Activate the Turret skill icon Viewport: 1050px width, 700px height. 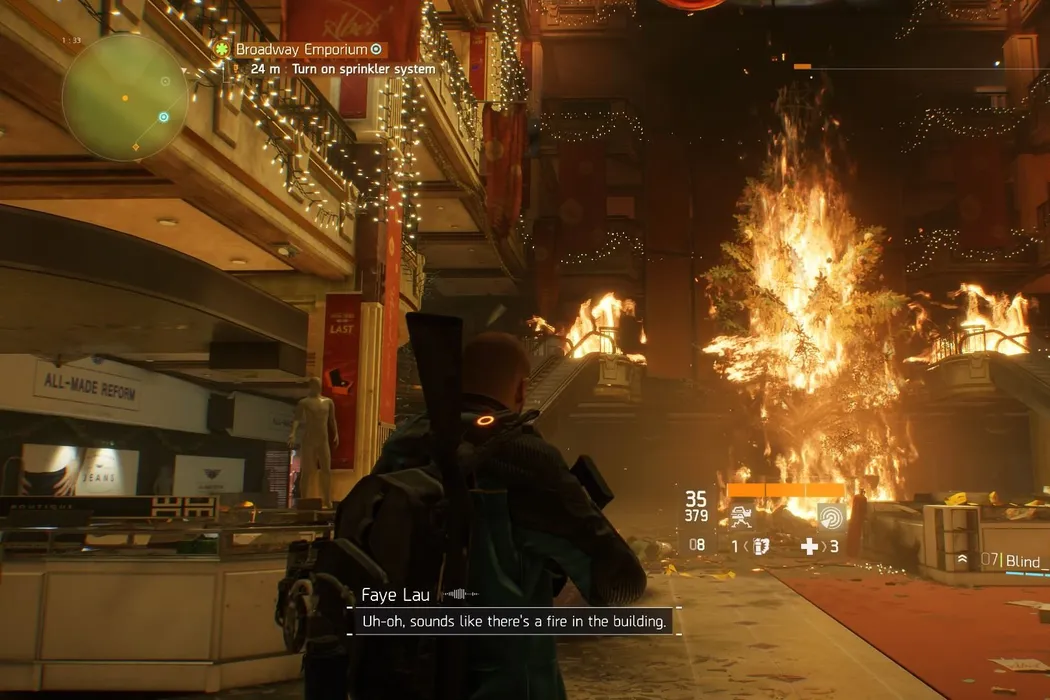click(742, 516)
